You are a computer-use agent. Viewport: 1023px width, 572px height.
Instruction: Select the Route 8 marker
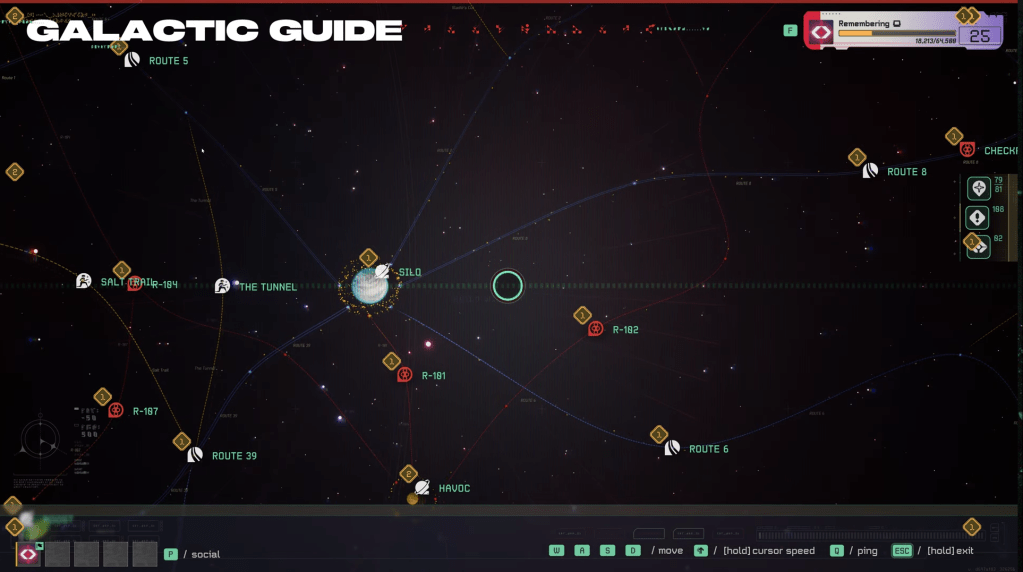(x=871, y=171)
